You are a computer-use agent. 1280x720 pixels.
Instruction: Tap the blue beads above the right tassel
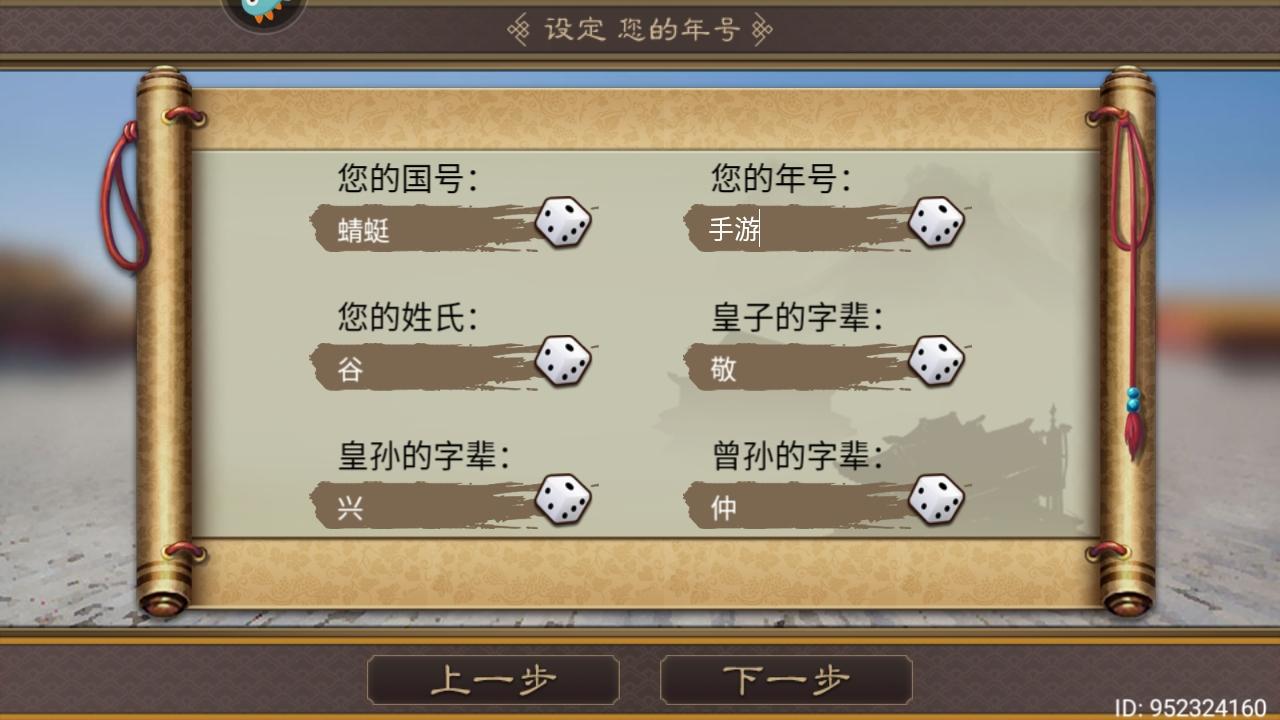point(1131,398)
